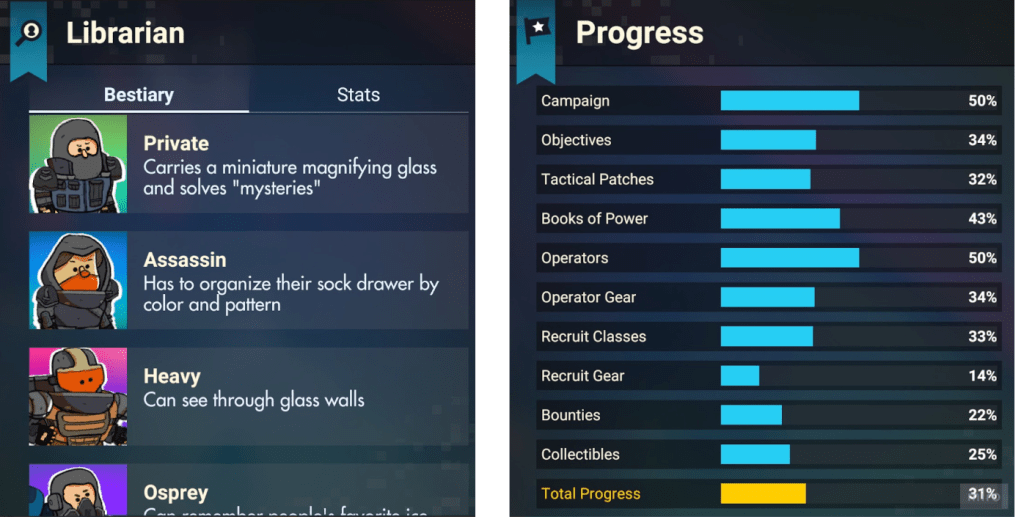Viewport: 1024px width, 525px height.
Task: Open the Bounties progress row
Action: click(x=768, y=415)
